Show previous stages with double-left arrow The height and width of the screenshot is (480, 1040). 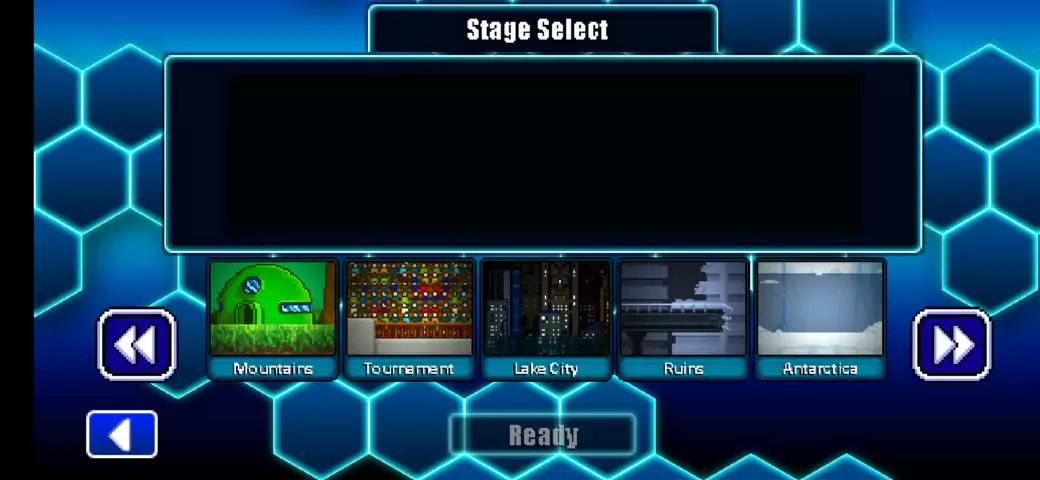click(x=137, y=345)
